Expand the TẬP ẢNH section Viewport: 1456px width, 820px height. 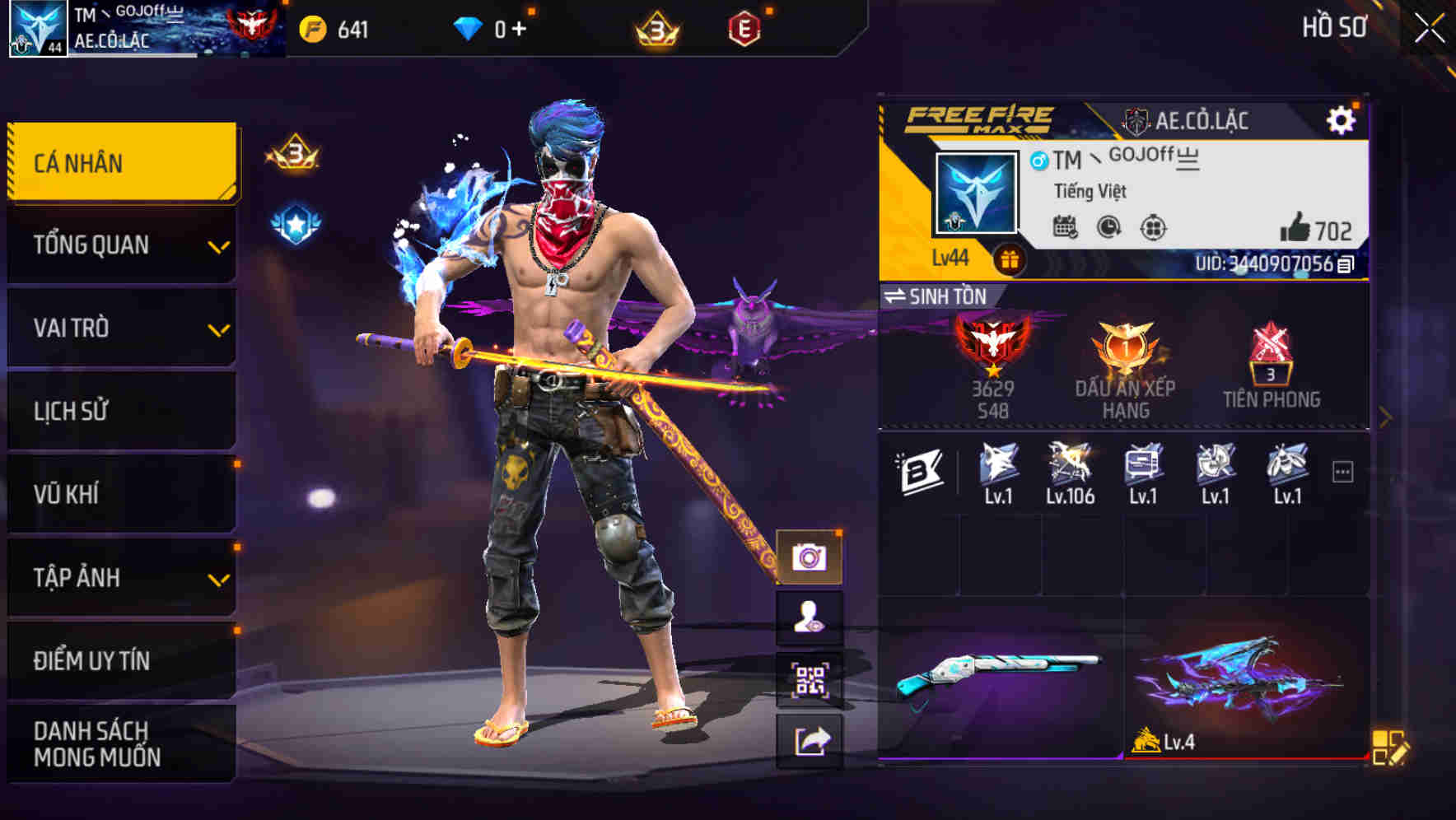coord(121,577)
